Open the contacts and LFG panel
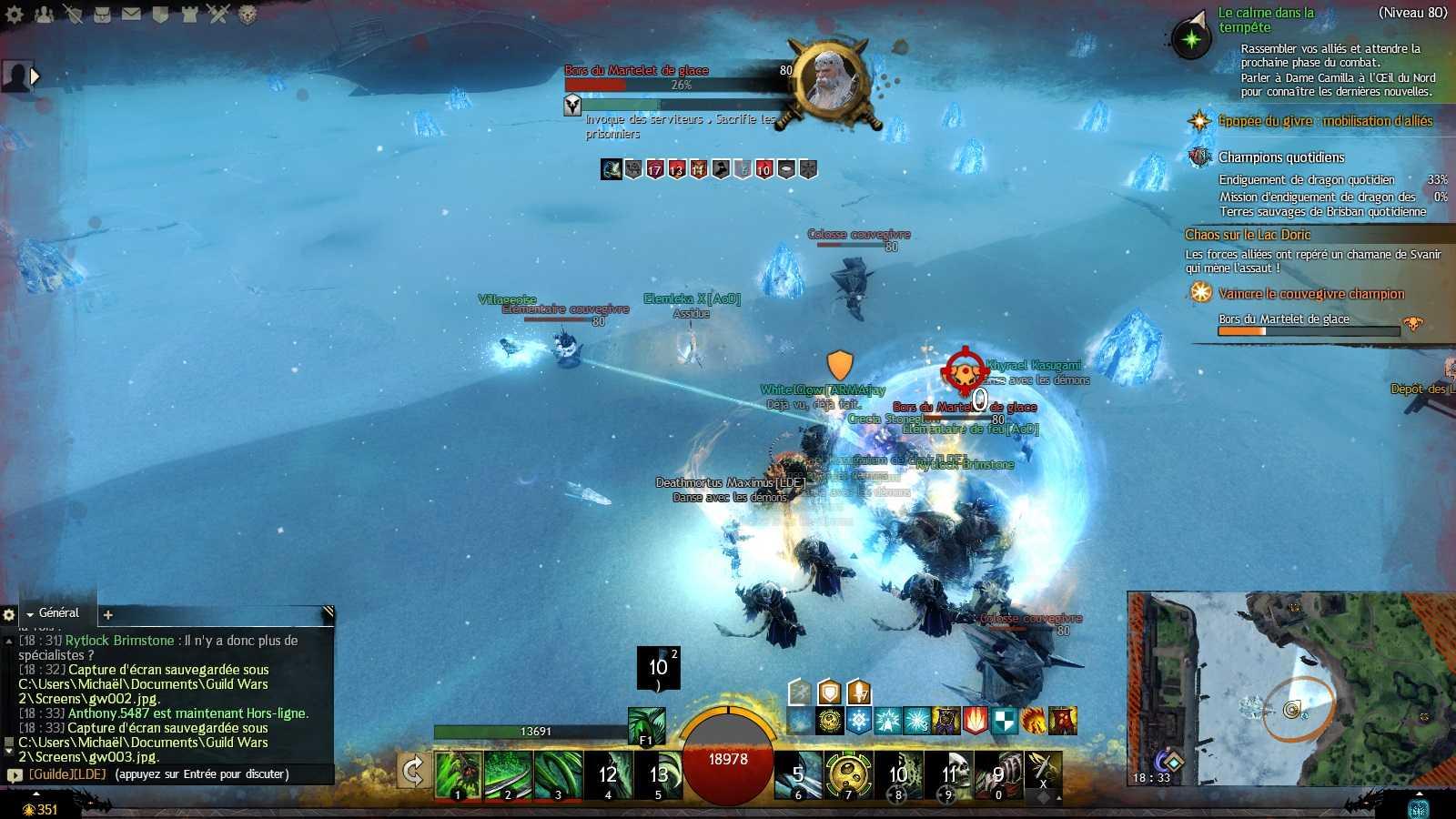1456x819 pixels. pos(44,14)
